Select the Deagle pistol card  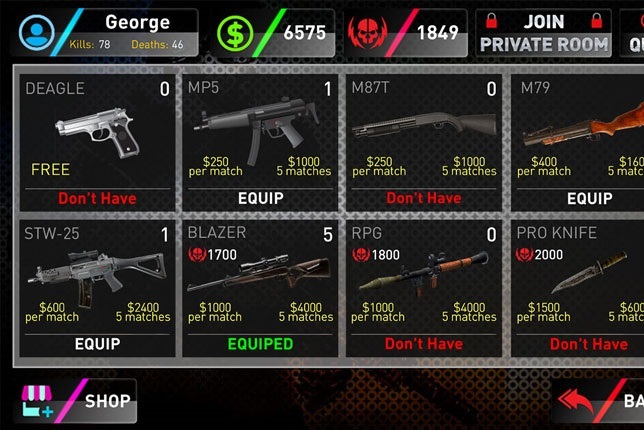pos(97,135)
